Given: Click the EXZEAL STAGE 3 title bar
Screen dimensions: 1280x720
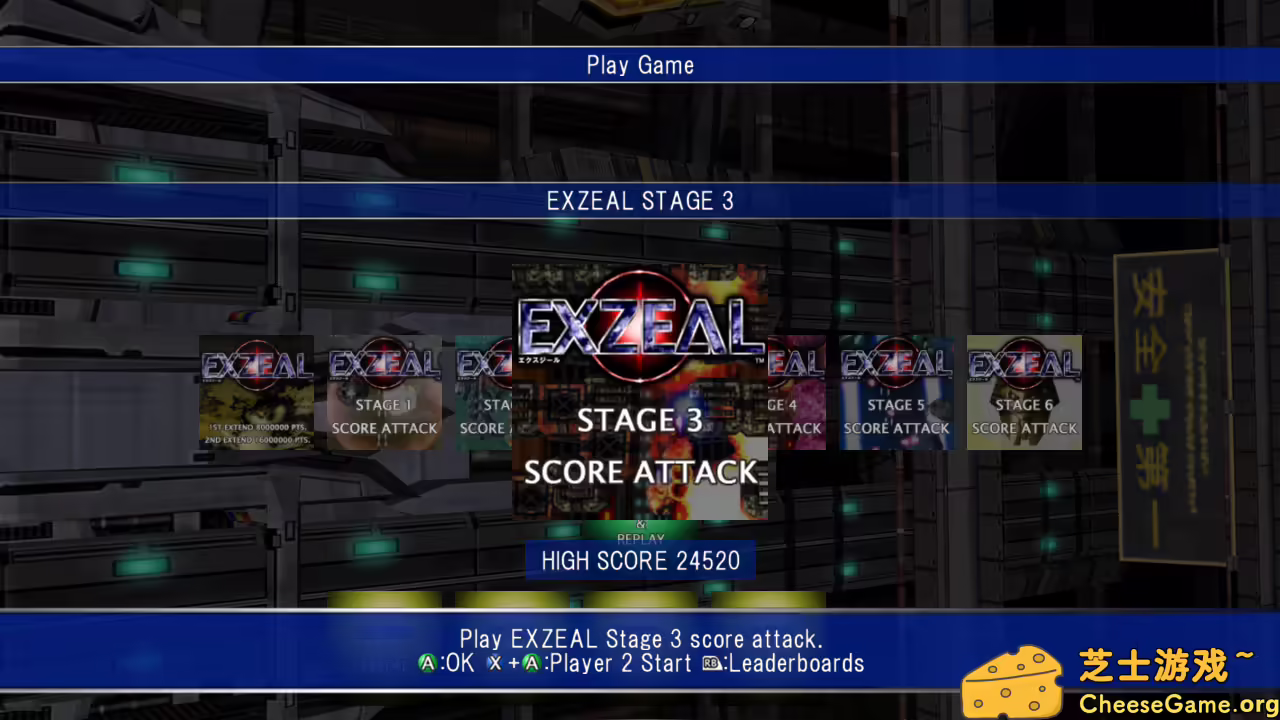Looking at the screenshot, I should 640,200.
